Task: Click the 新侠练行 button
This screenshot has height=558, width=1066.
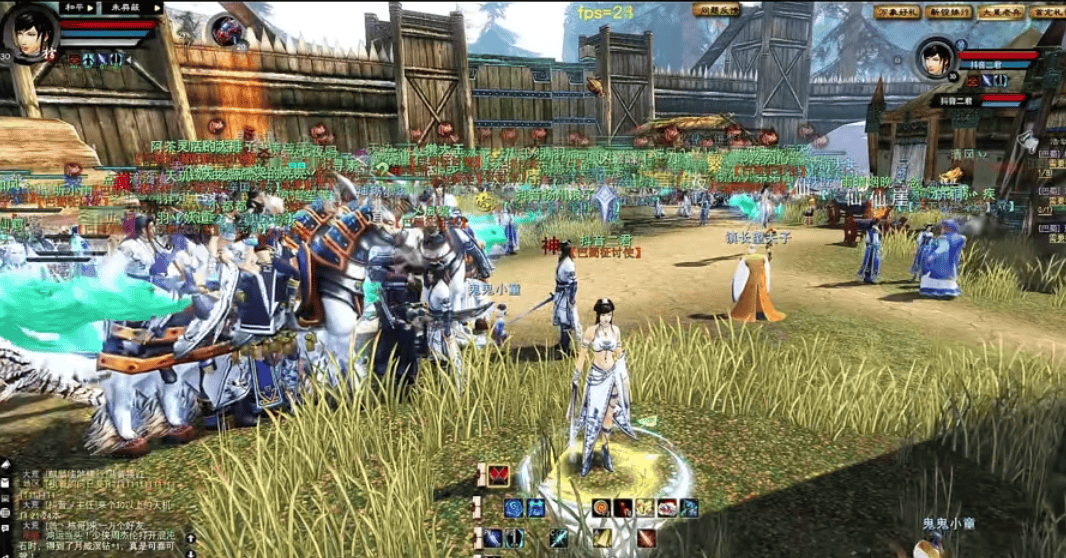Action: (948, 12)
